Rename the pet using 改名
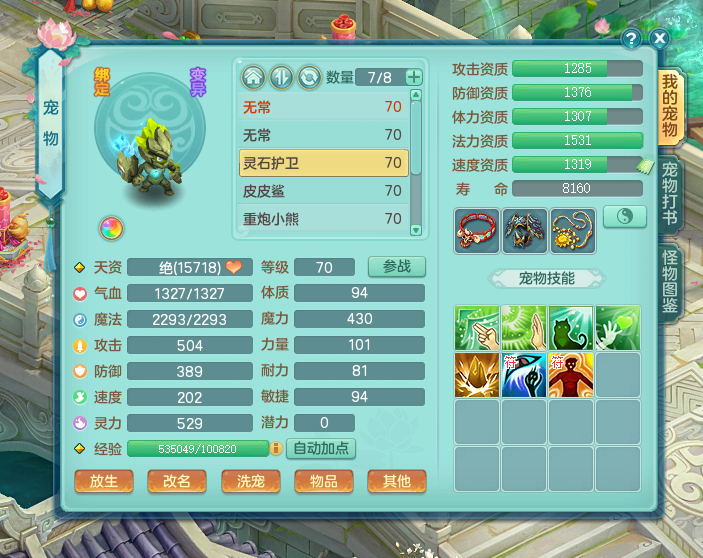Viewport: 703px width, 558px height. click(x=177, y=481)
